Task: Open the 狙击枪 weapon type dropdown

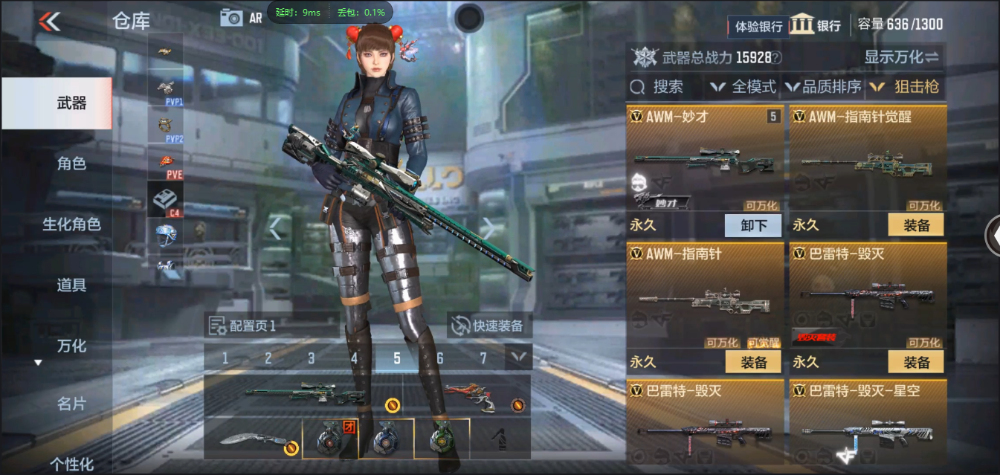Action: (905, 87)
